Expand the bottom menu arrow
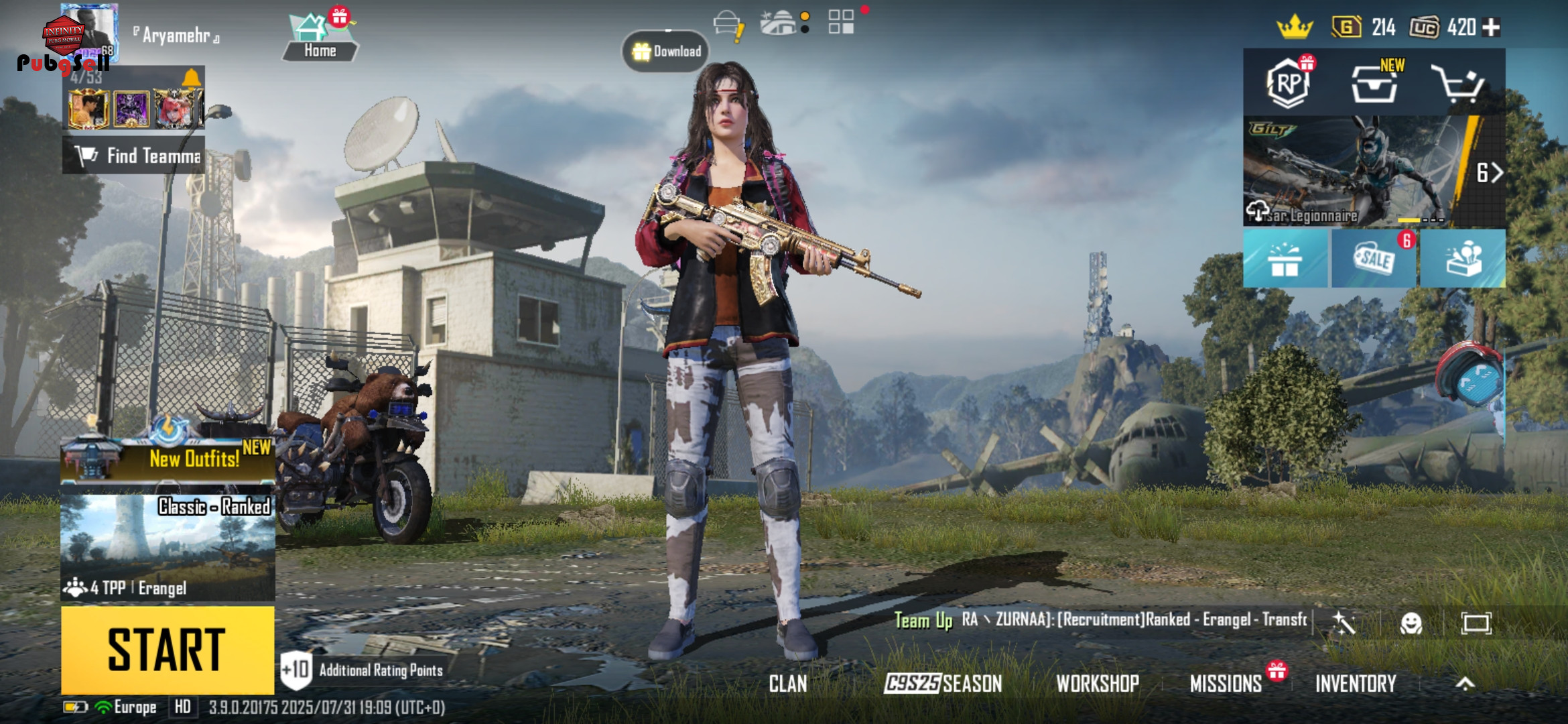Viewport: 1568px width, 724px height. pyautogui.click(x=1465, y=683)
